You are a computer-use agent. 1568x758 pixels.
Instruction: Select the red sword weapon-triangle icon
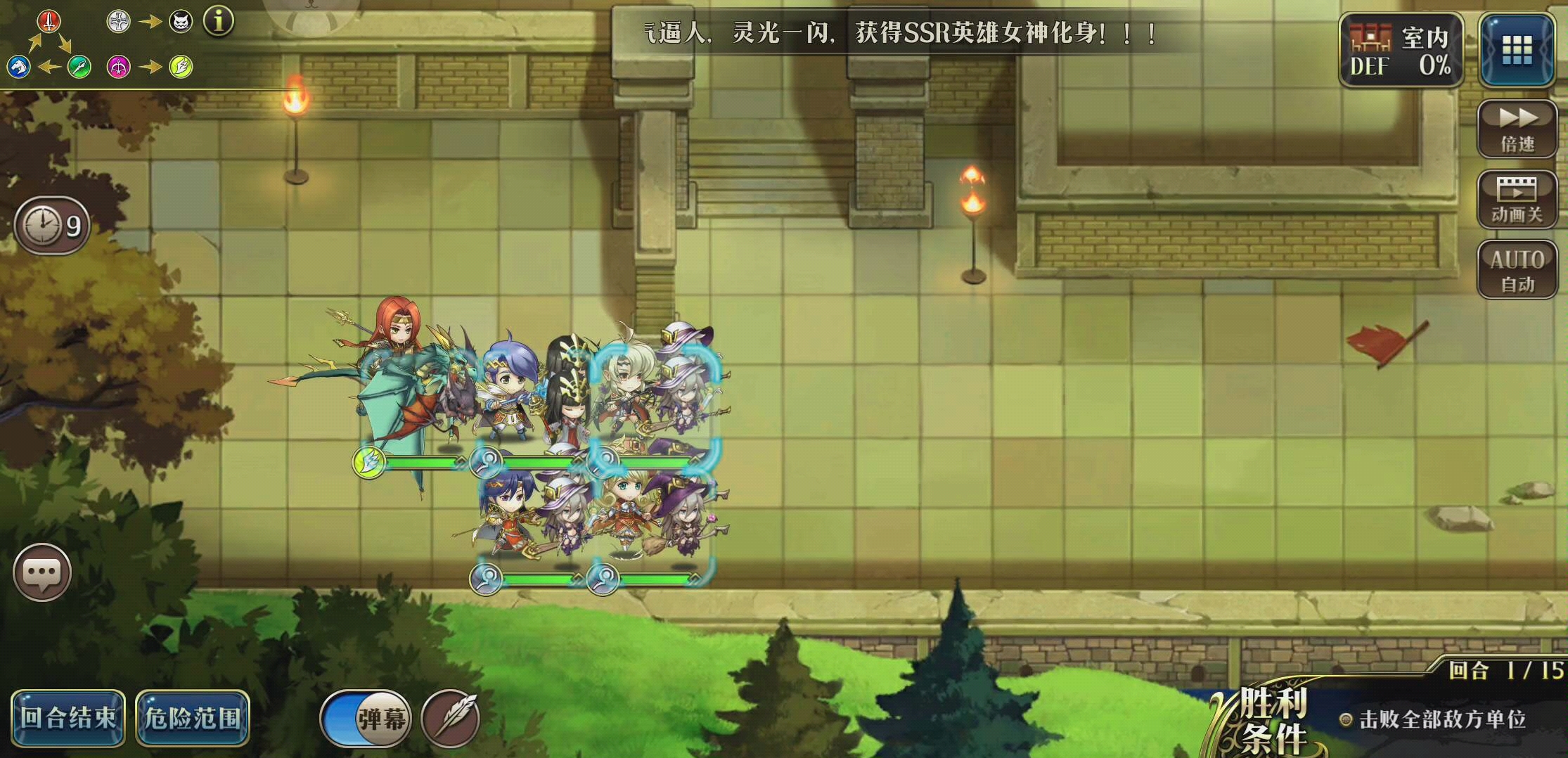(49, 21)
